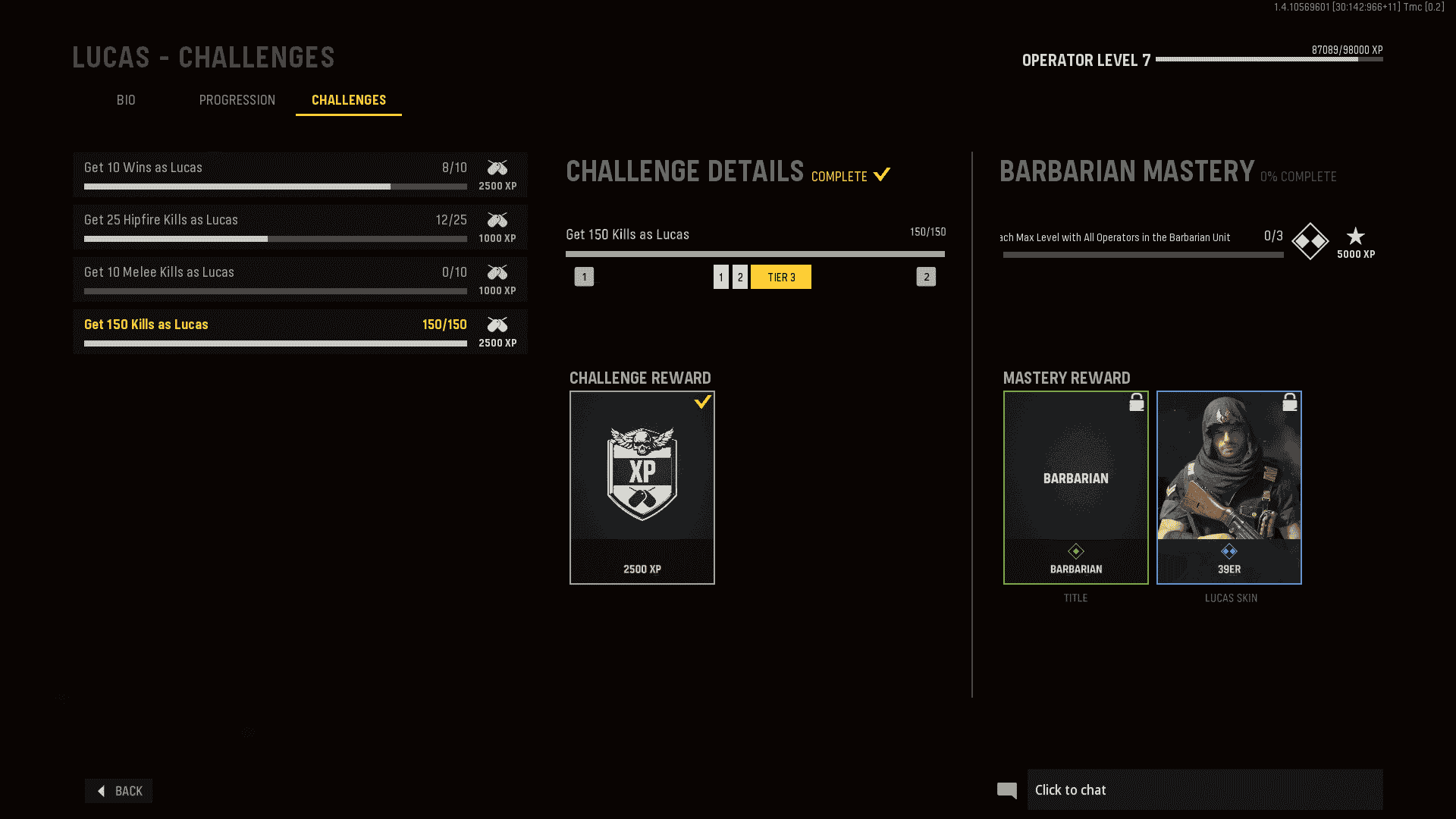This screenshot has height=819, width=1456.
Task: Click the COMPLETE checkmark in Challenge Details
Action: pyautogui.click(x=881, y=174)
